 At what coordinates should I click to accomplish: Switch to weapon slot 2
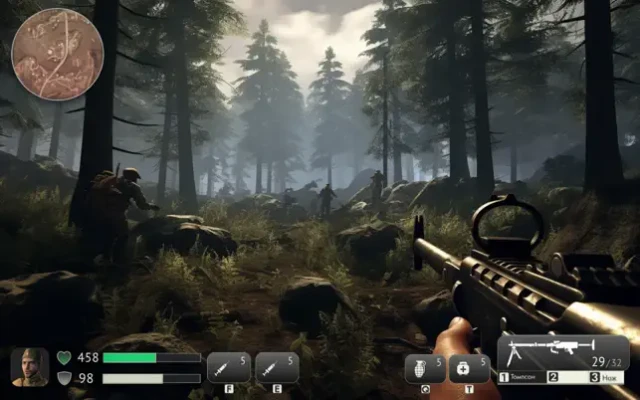pyautogui.click(x=564, y=378)
